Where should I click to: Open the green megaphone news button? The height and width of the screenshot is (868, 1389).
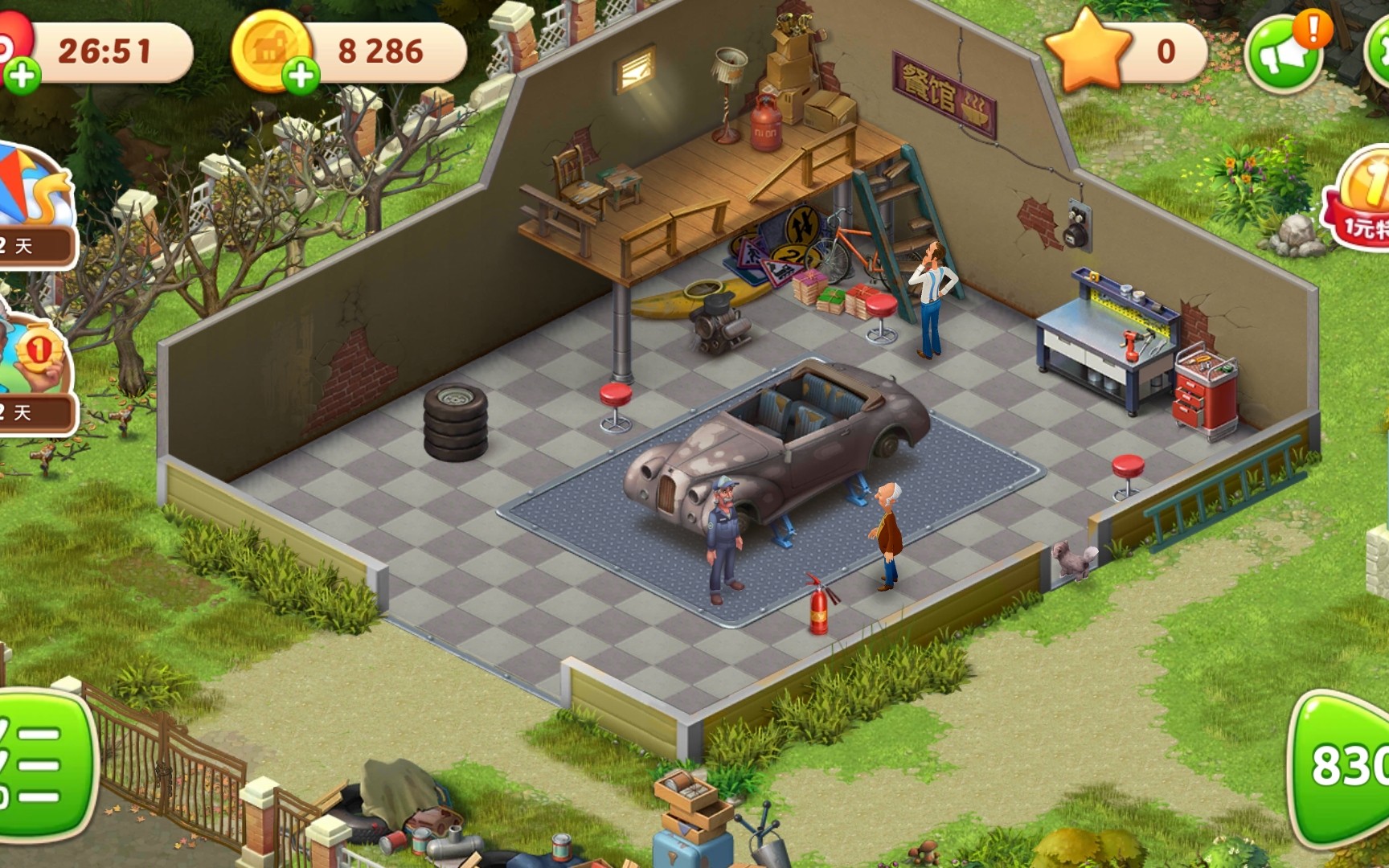pyautogui.click(x=1283, y=53)
